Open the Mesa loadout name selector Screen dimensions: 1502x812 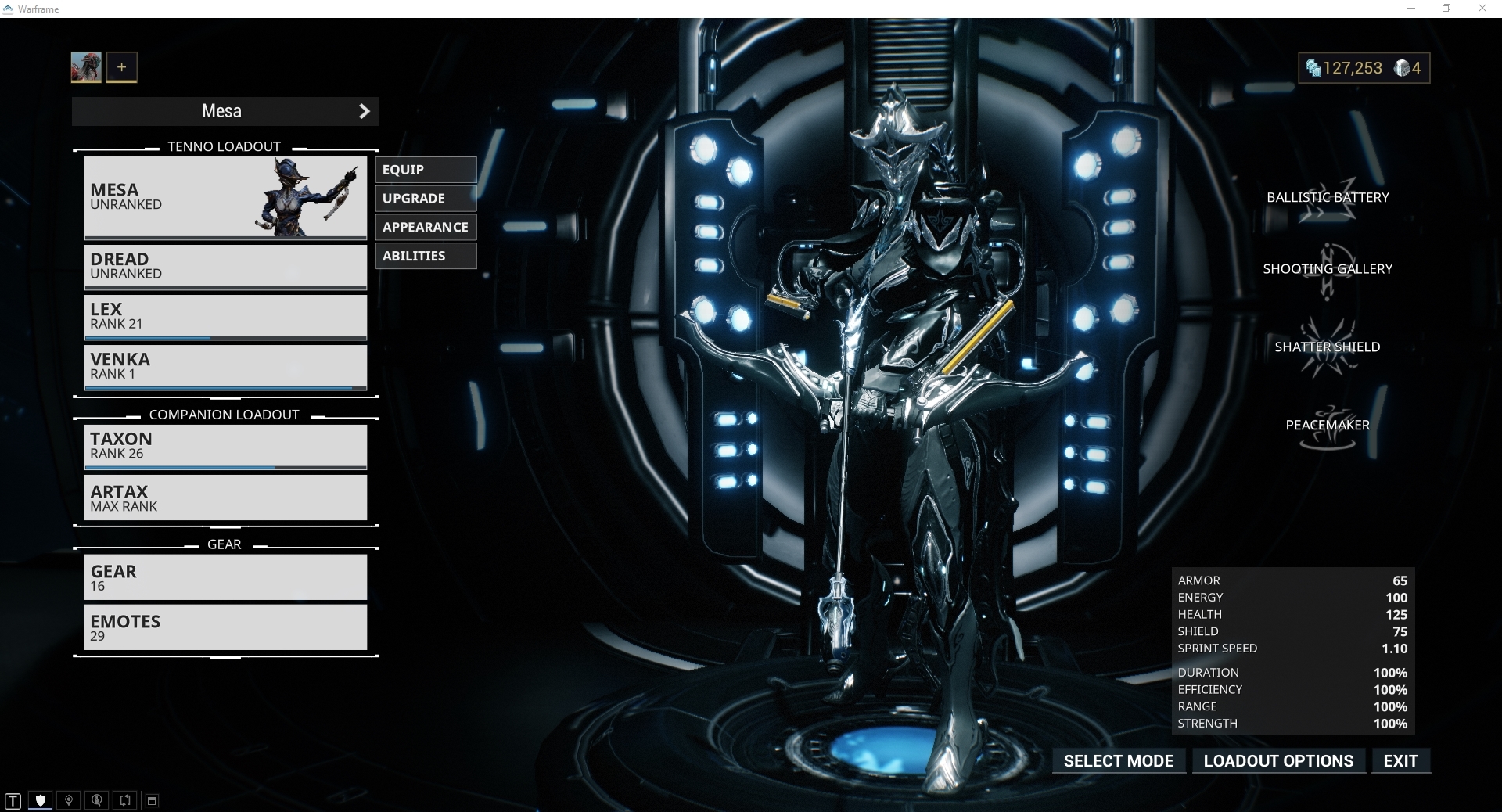(225, 111)
